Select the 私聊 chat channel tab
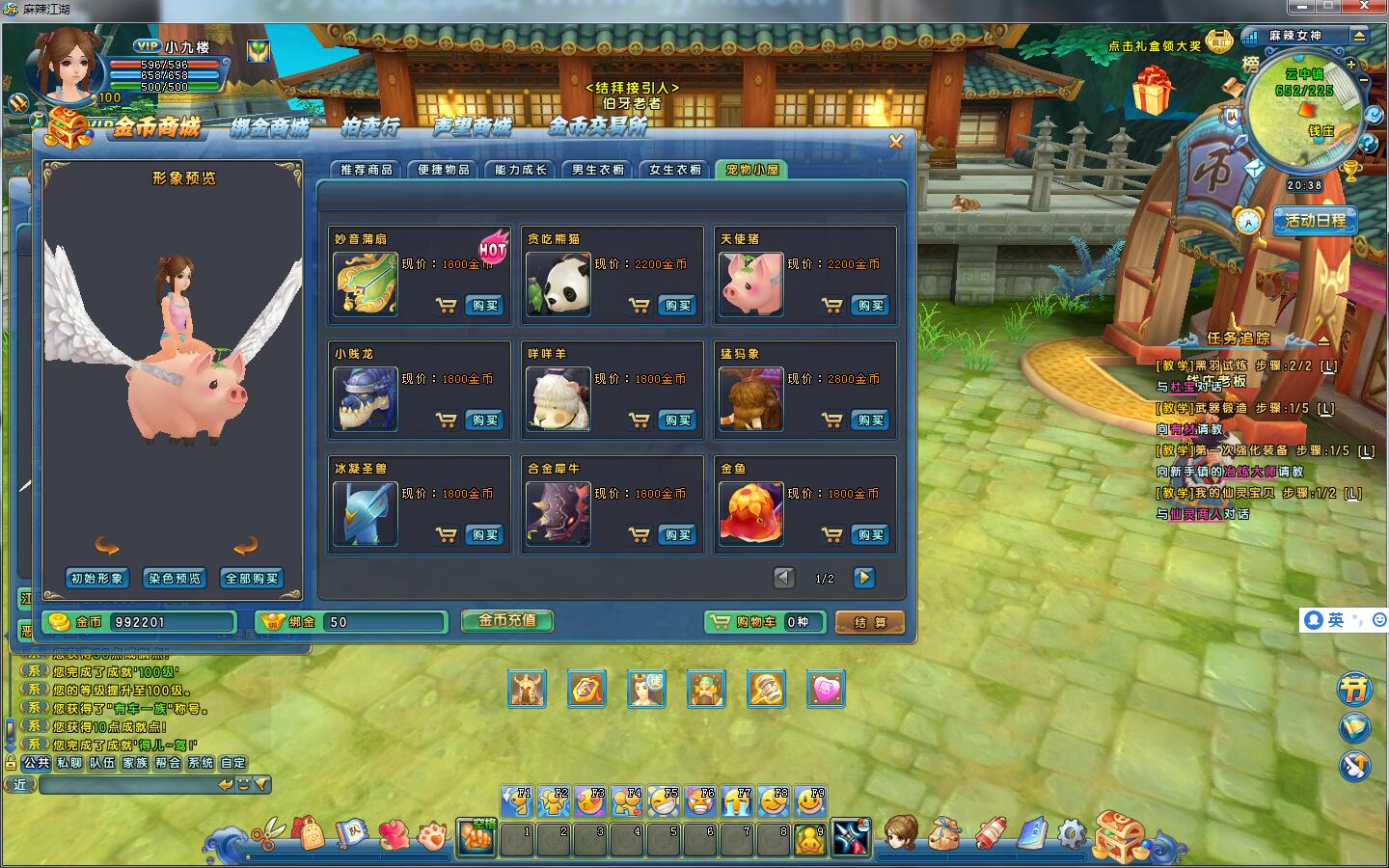The height and width of the screenshot is (868, 1389). (x=69, y=763)
